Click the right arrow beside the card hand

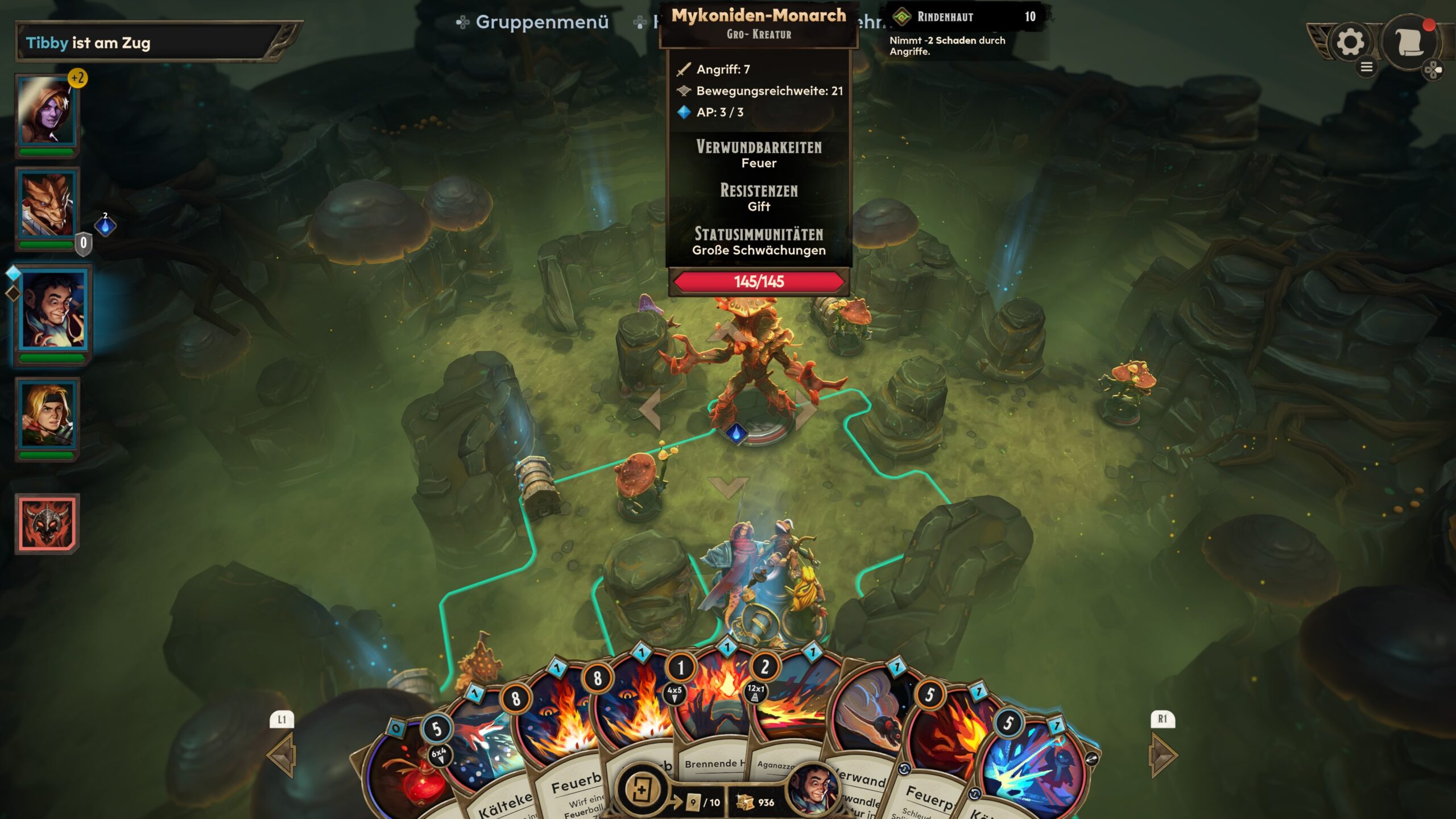[1162, 755]
